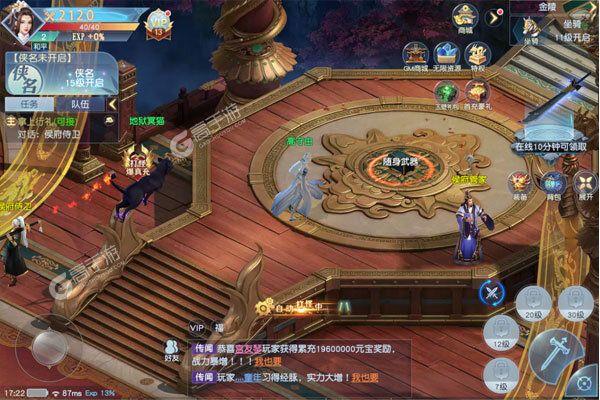Open the 背包 bag icon

point(552,183)
